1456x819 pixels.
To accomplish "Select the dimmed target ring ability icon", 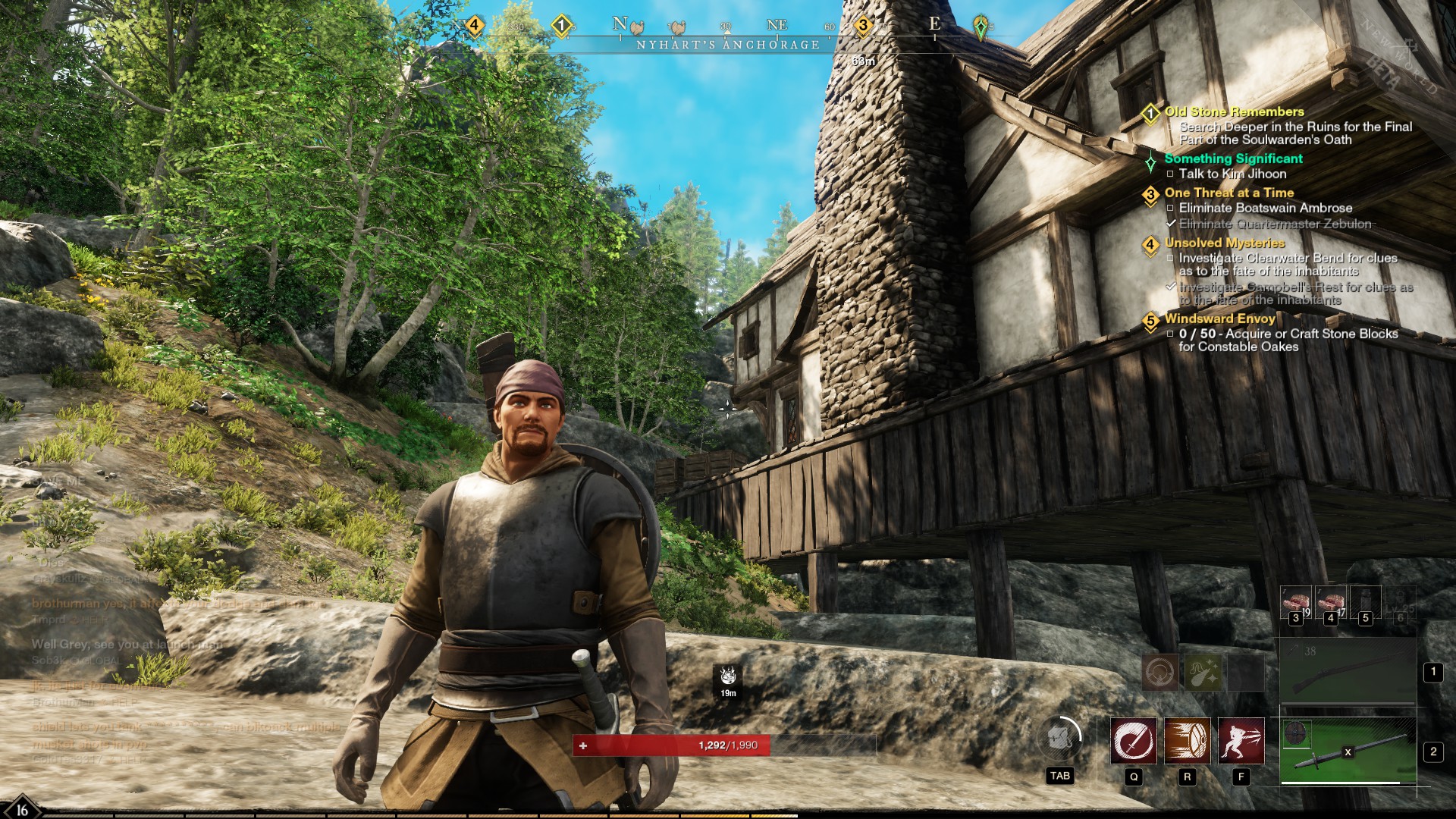I will tap(1160, 672).
